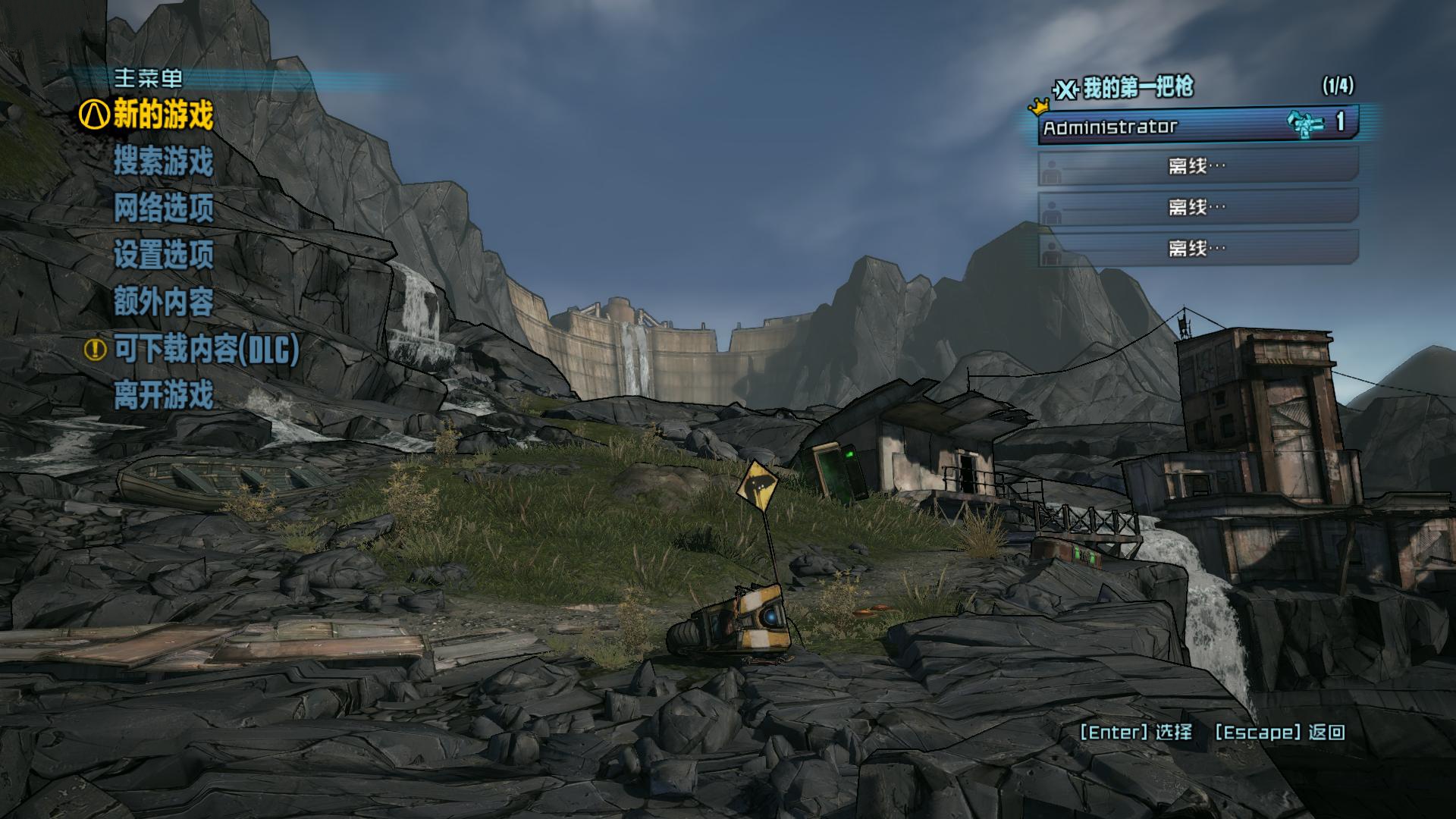Select 额外内容 extras entry
Viewport: 1456px width, 819px height.
click(x=163, y=302)
